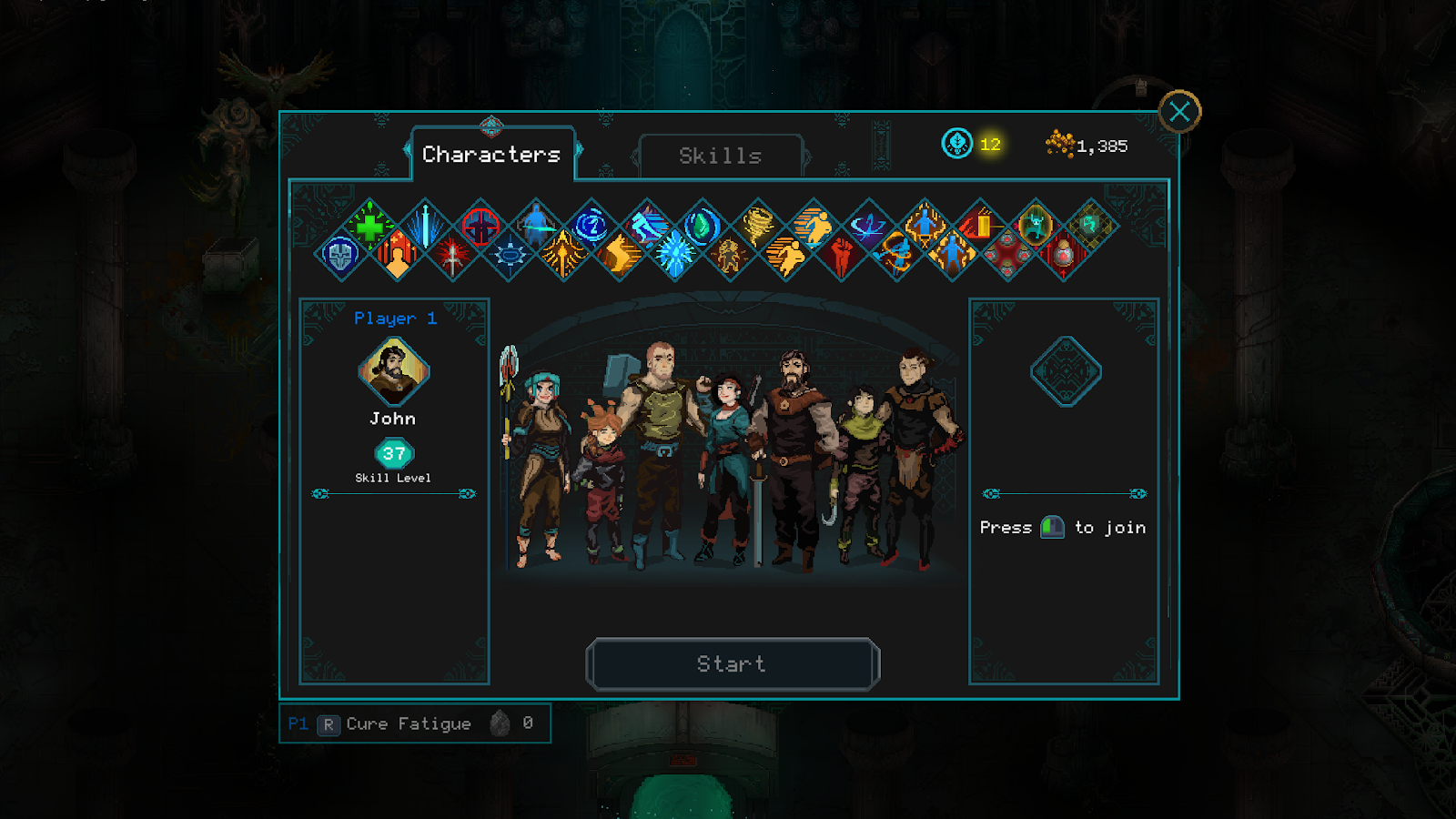The width and height of the screenshot is (1456, 819).
Task: Choose the yellow tornado skill icon
Action: [x=758, y=225]
